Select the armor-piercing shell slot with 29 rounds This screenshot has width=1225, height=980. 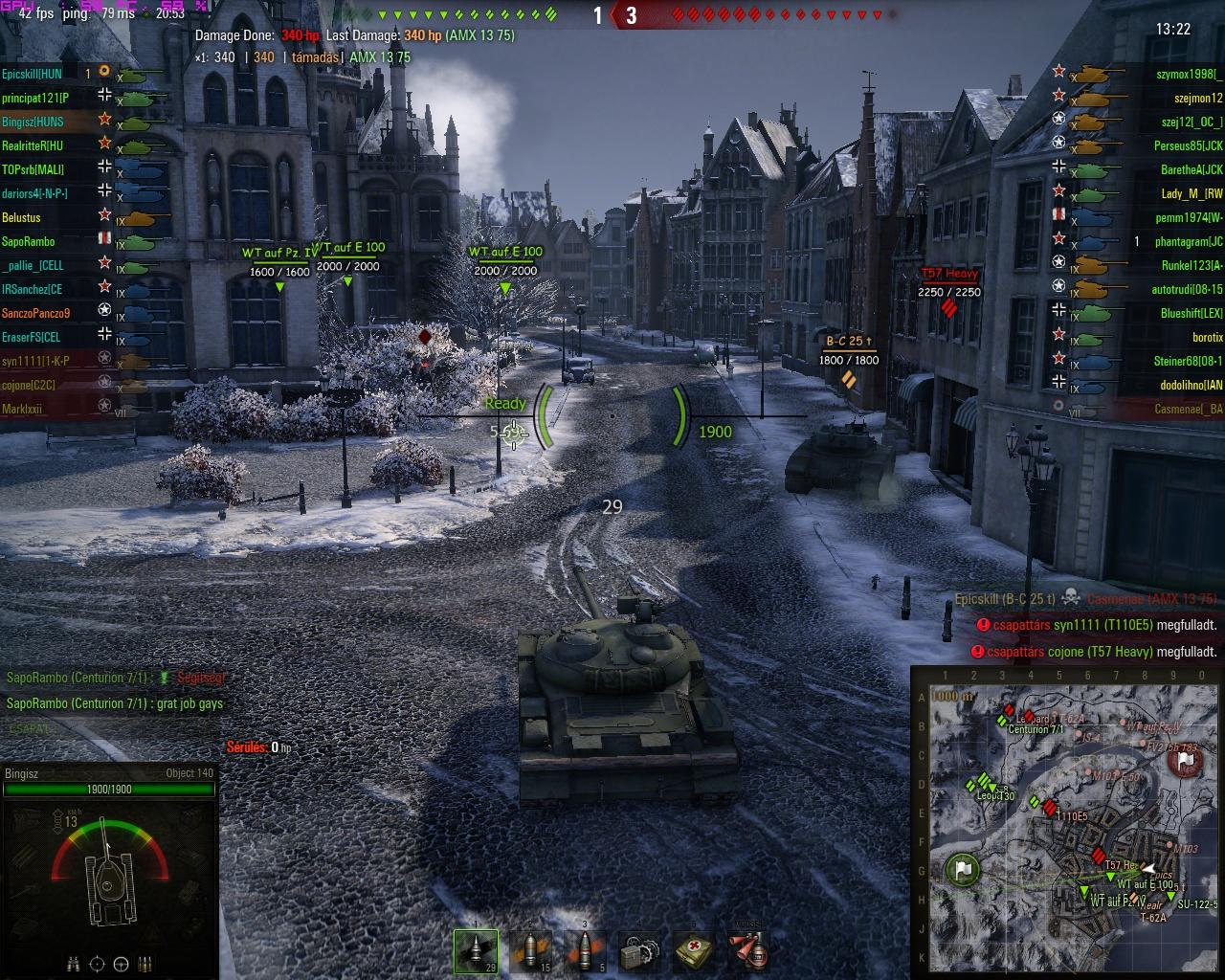(476, 951)
